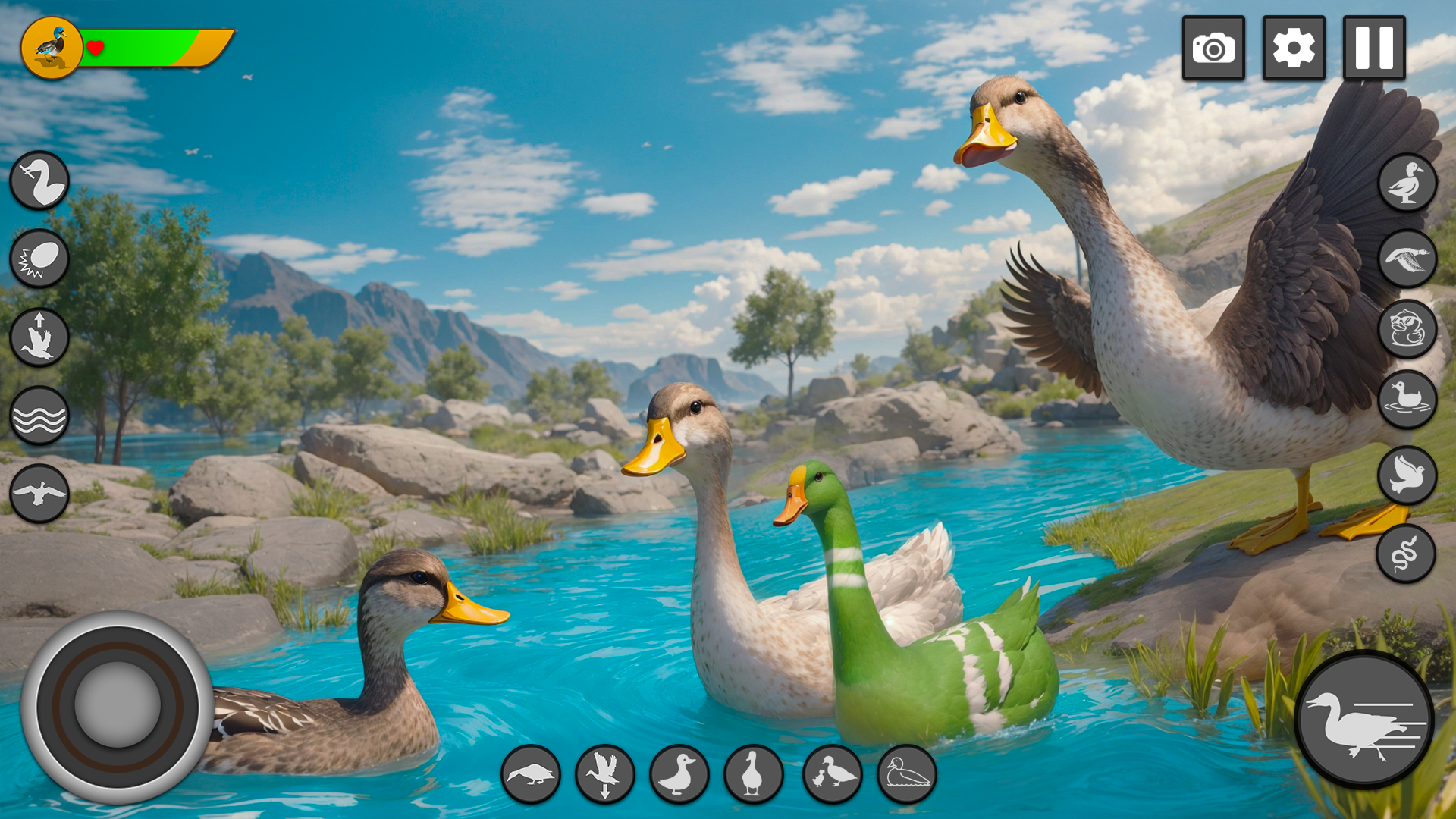Image resolution: width=1456 pixels, height=819 pixels.
Task: Open the camera photo mode
Action: [x=1215, y=48]
